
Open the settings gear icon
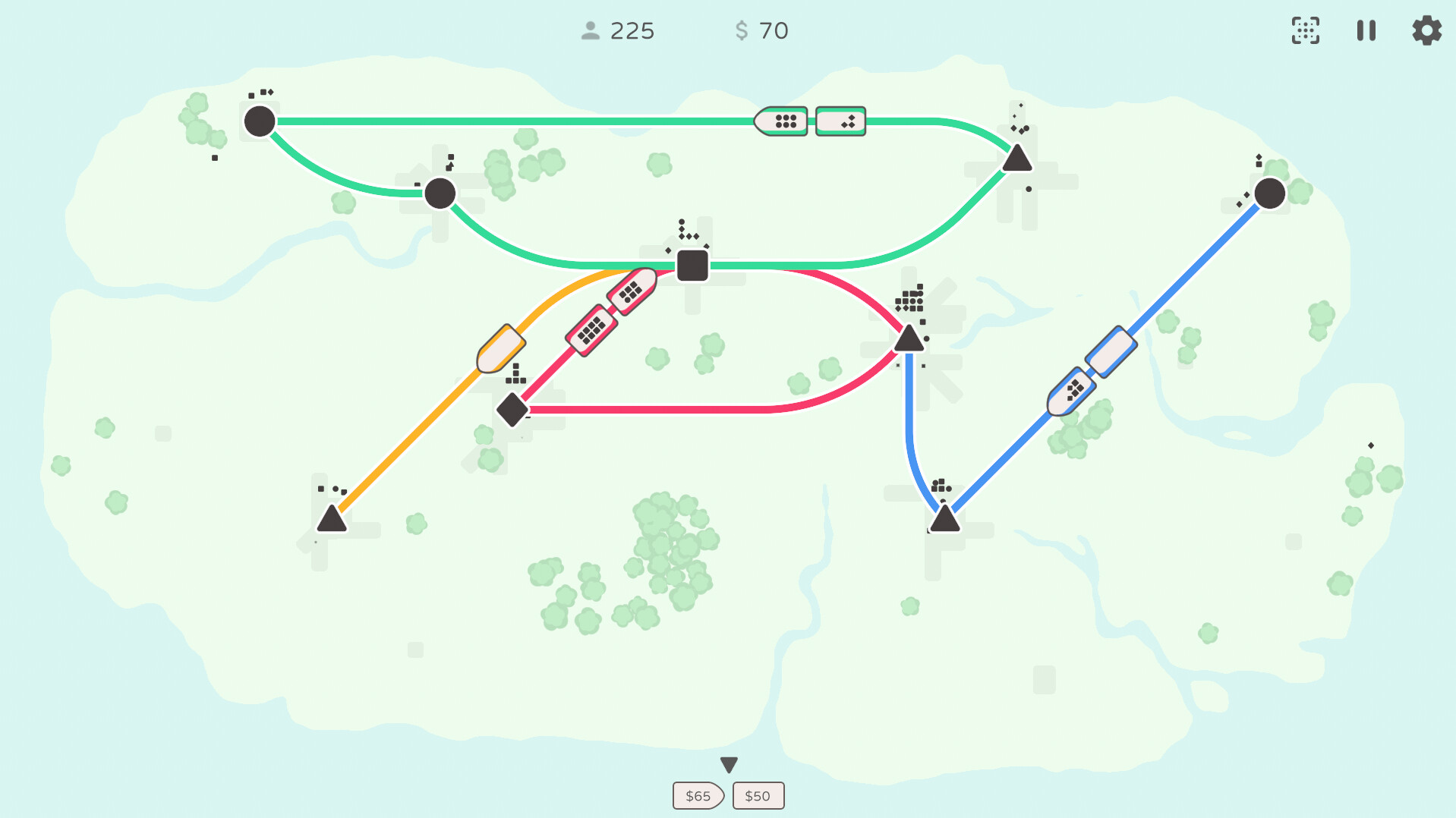point(1426,31)
